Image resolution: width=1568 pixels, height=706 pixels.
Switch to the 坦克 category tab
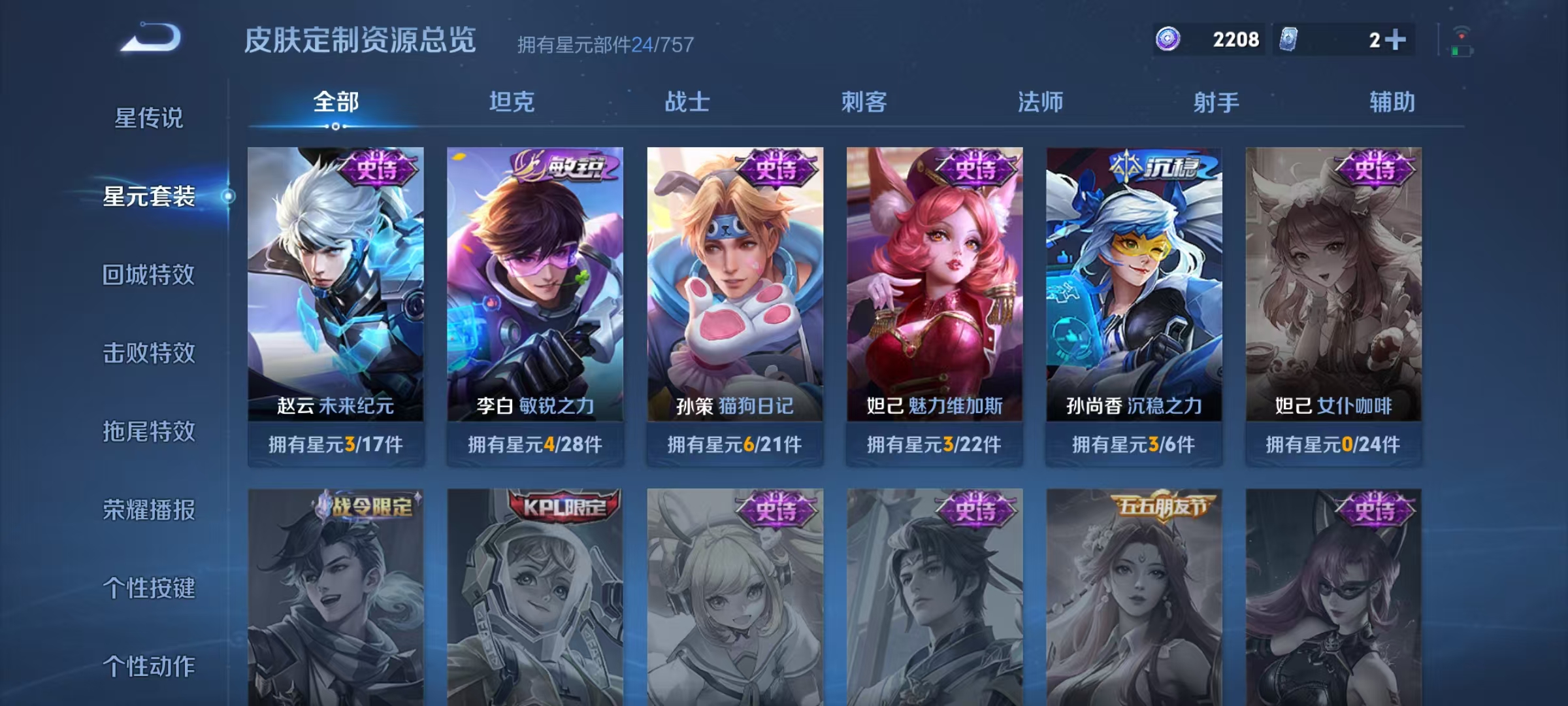click(x=513, y=101)
